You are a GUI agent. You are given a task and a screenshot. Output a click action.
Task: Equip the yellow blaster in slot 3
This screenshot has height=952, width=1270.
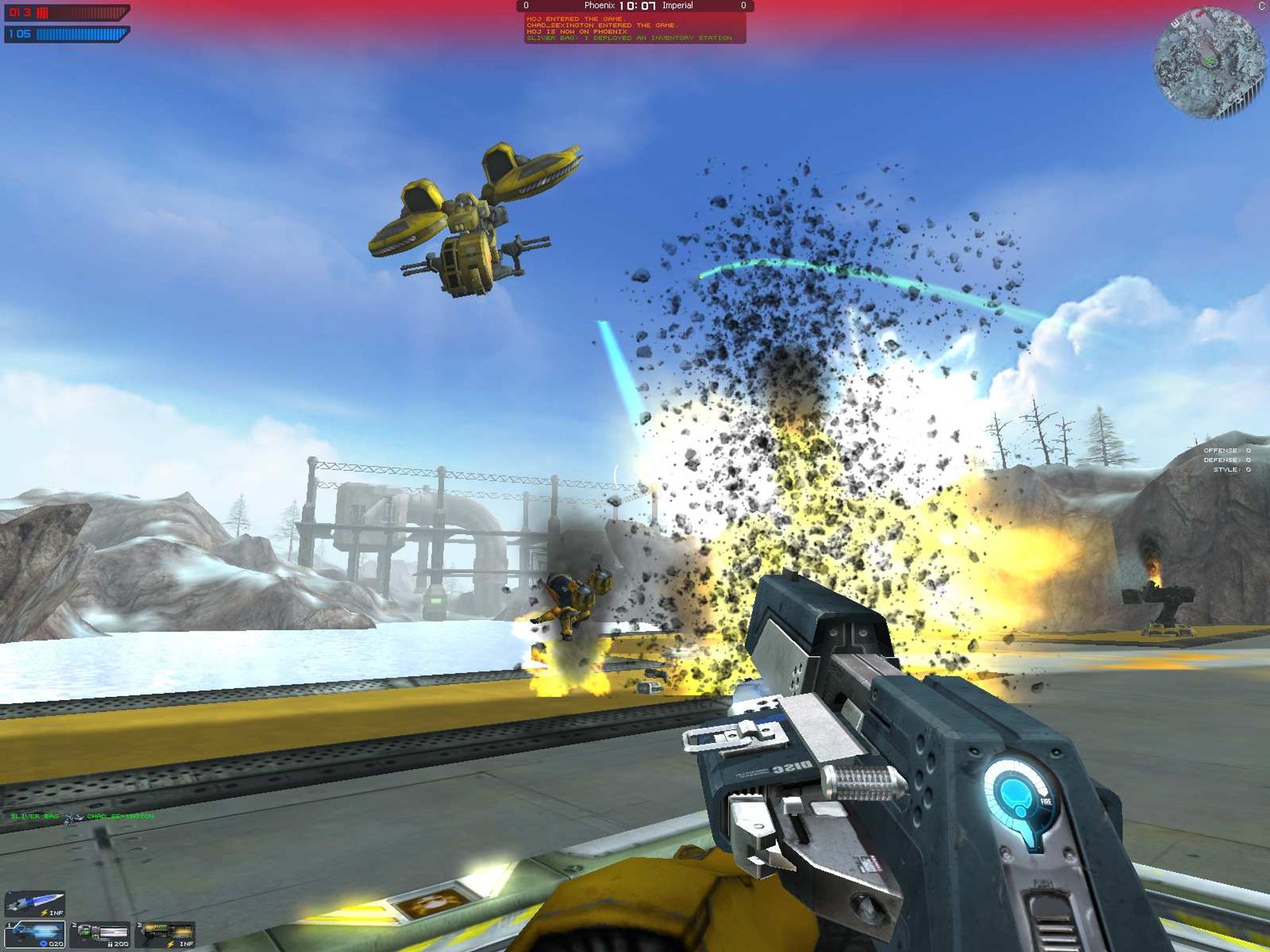[x=165, y=934]
